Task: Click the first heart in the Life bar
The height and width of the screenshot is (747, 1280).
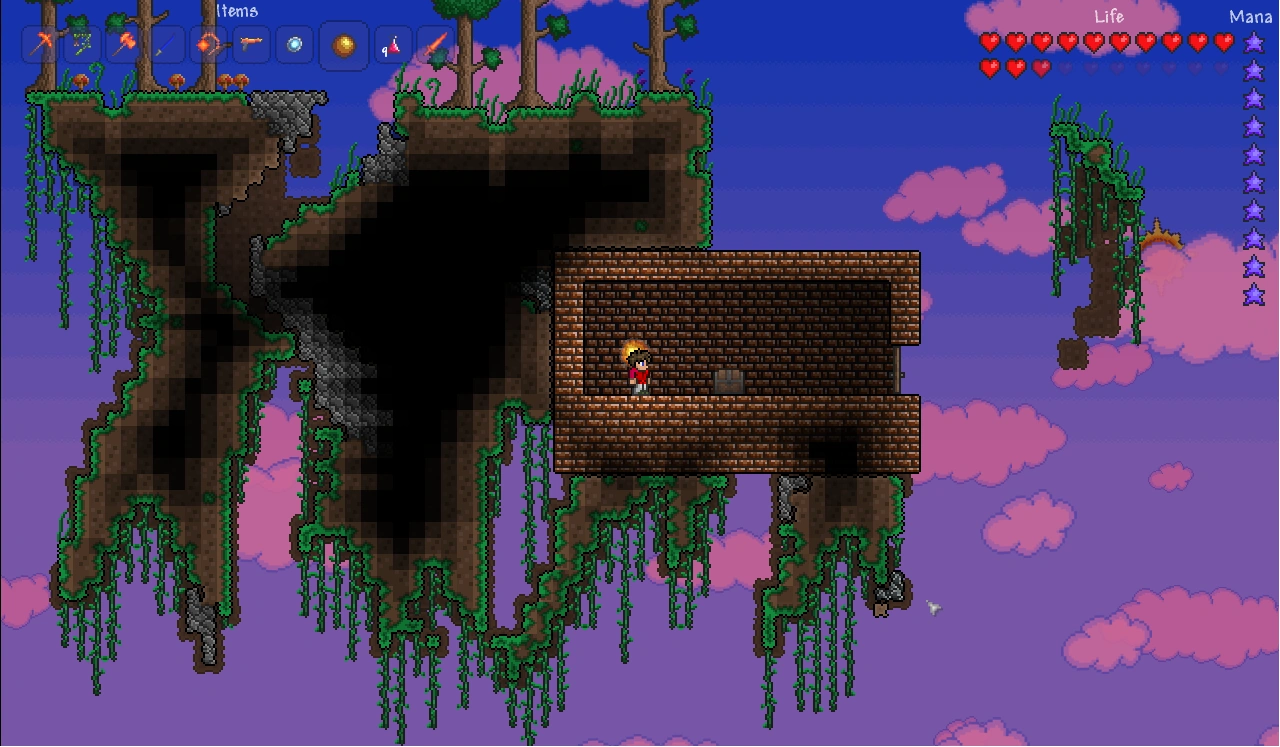Action: [990, 40]
